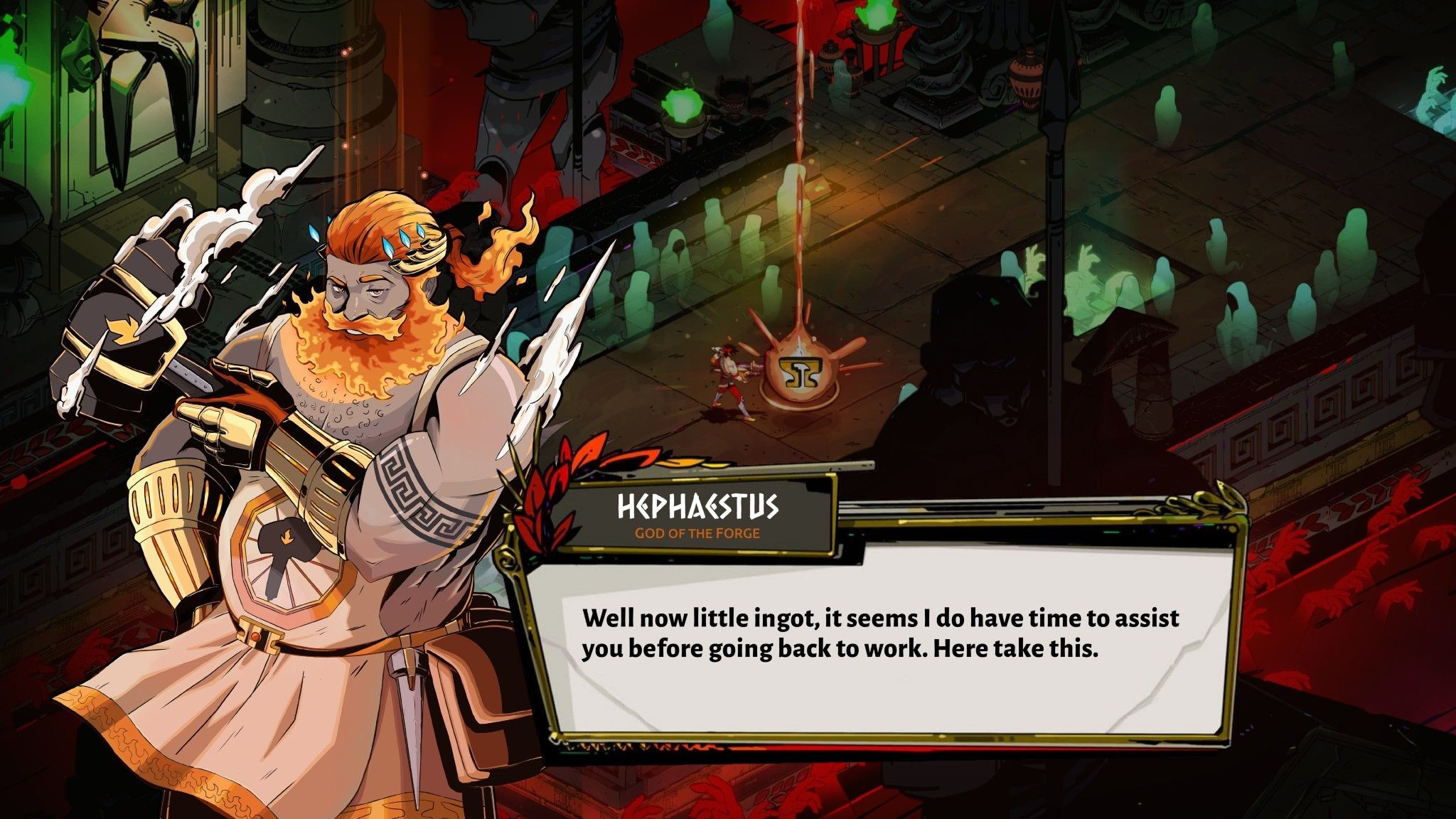Click Hephaestus's dialogue box to continue
1456x819 pixels.
pos(880,640)
